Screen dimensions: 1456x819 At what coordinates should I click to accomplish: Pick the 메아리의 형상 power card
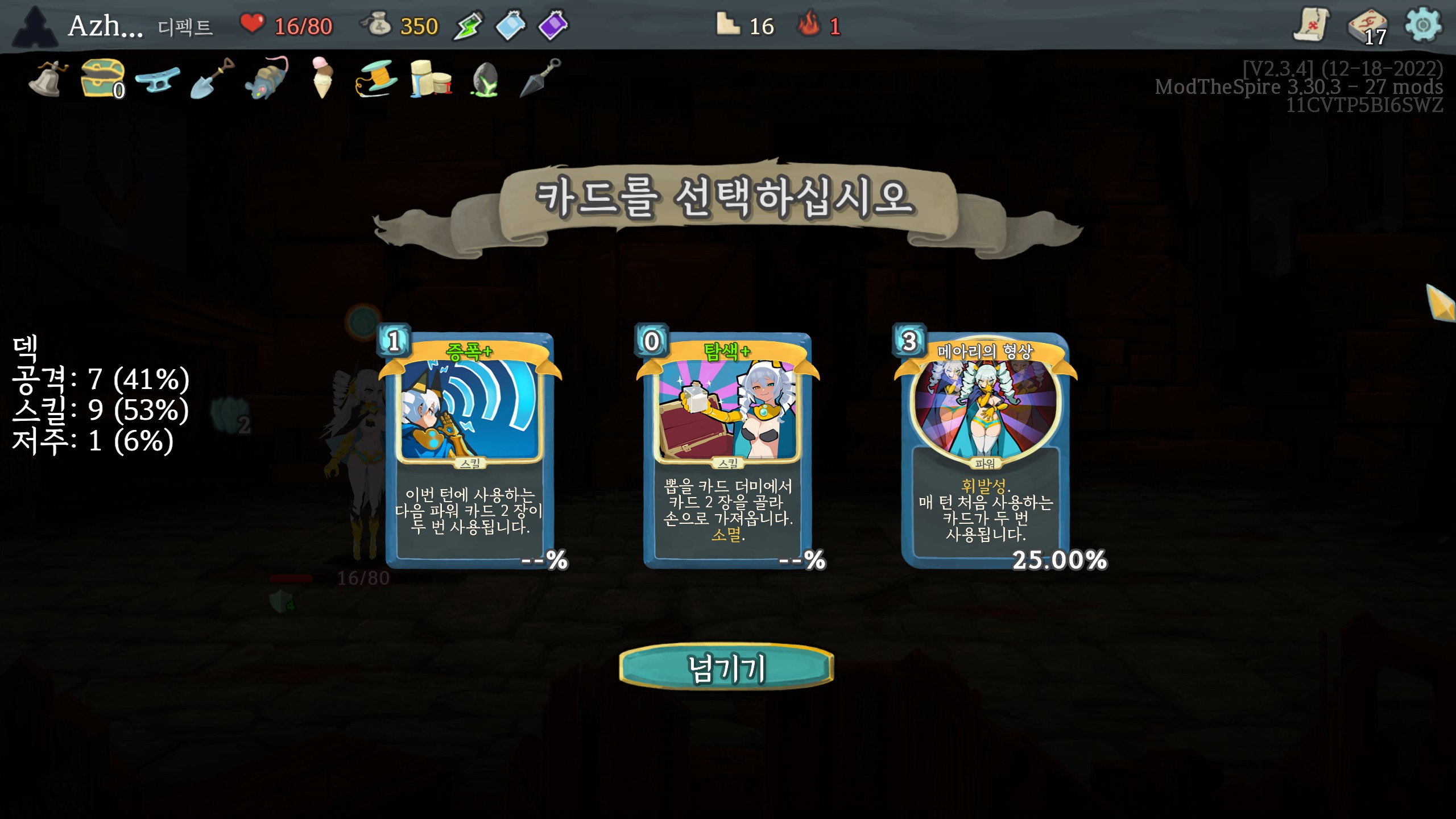click(985, 449)
